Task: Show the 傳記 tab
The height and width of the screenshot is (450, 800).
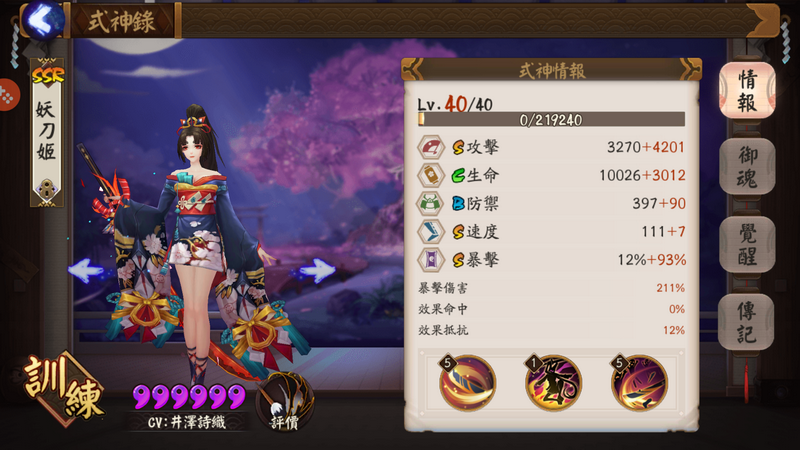Action: click(x=746, y=321)
